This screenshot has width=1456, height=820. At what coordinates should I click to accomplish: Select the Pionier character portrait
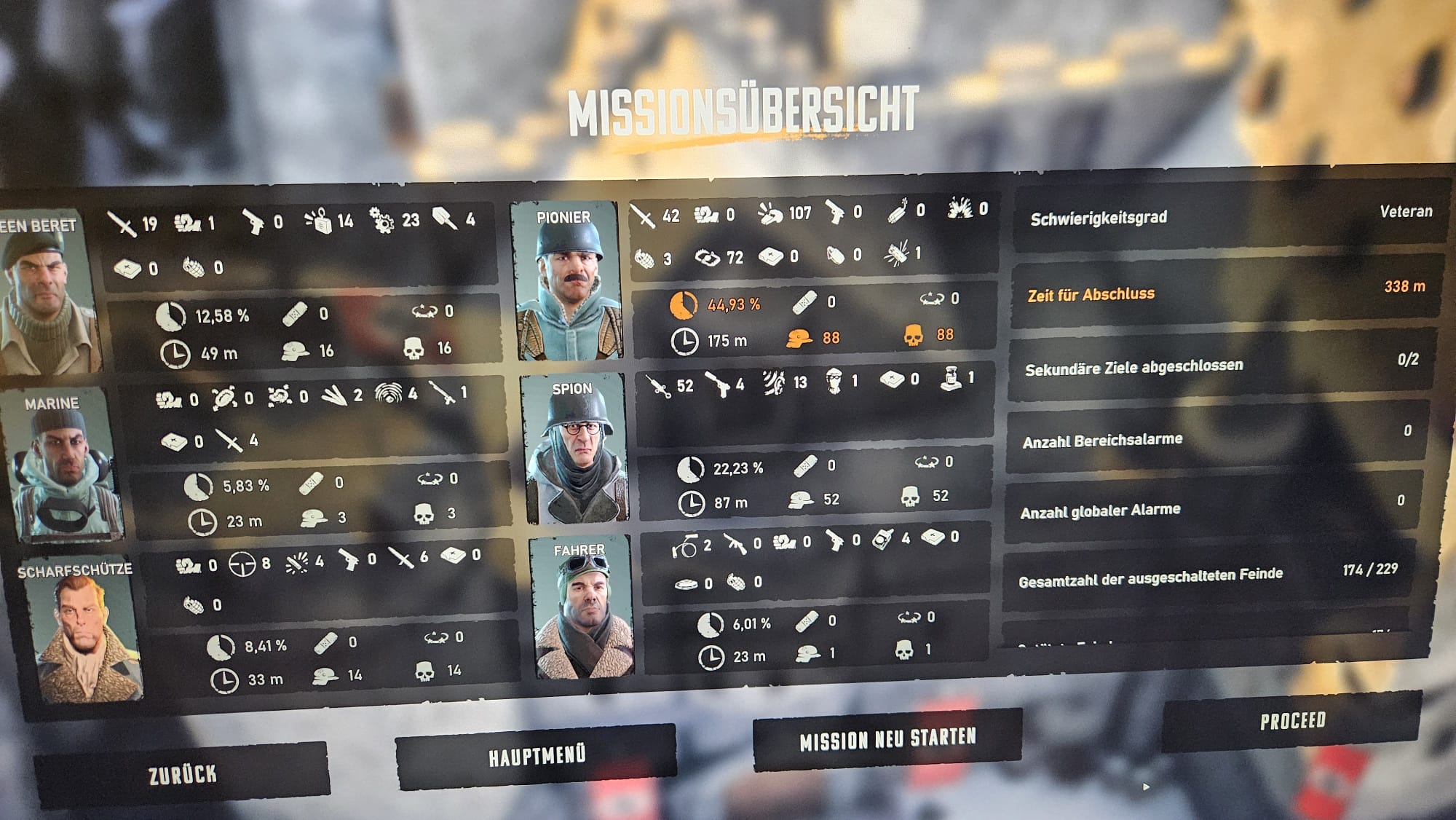(566, 283)
